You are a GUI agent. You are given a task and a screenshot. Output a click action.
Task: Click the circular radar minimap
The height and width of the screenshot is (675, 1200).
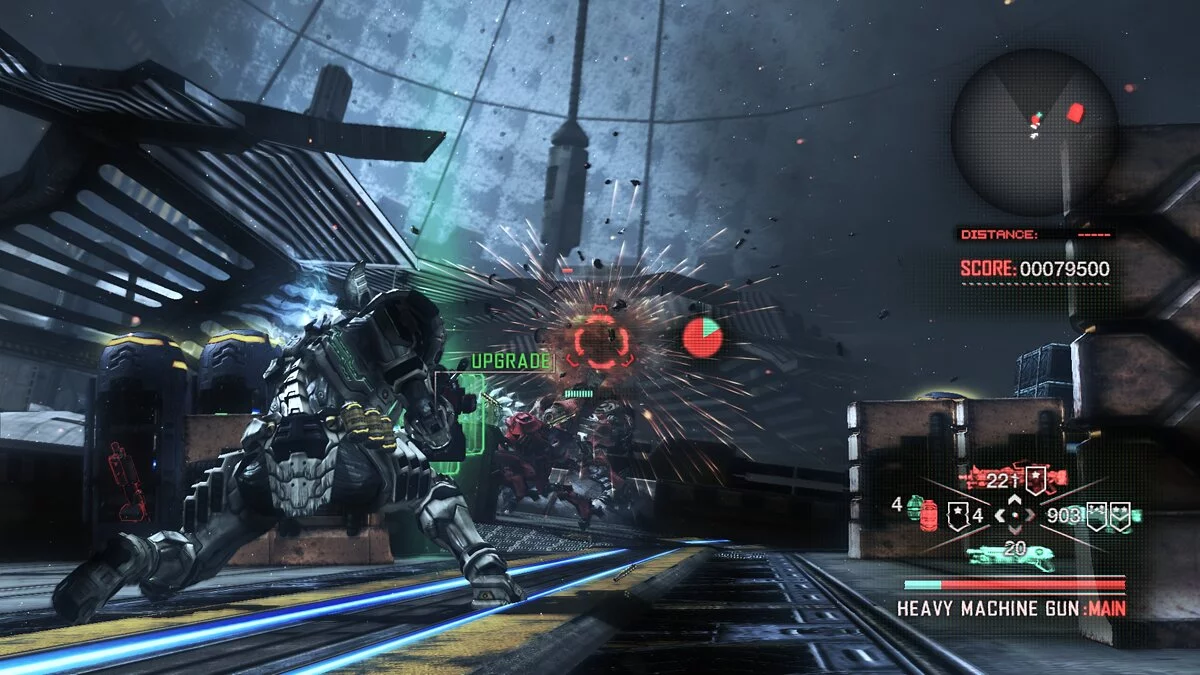(1034, 132)
